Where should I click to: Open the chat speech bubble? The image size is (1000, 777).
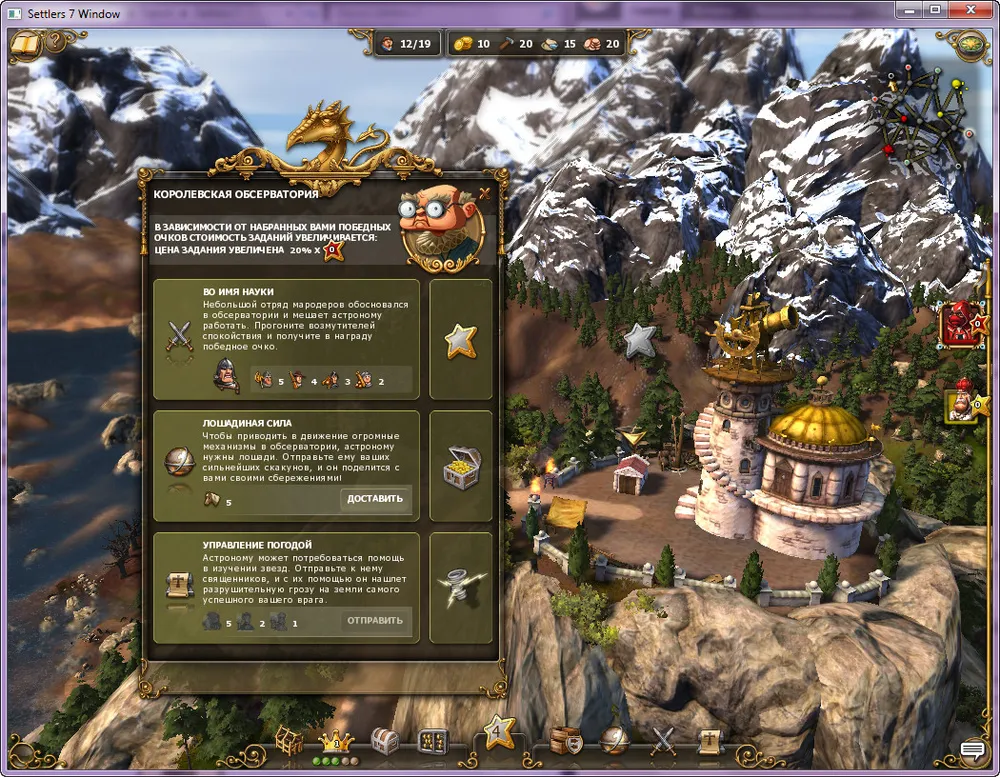point(972,750)
